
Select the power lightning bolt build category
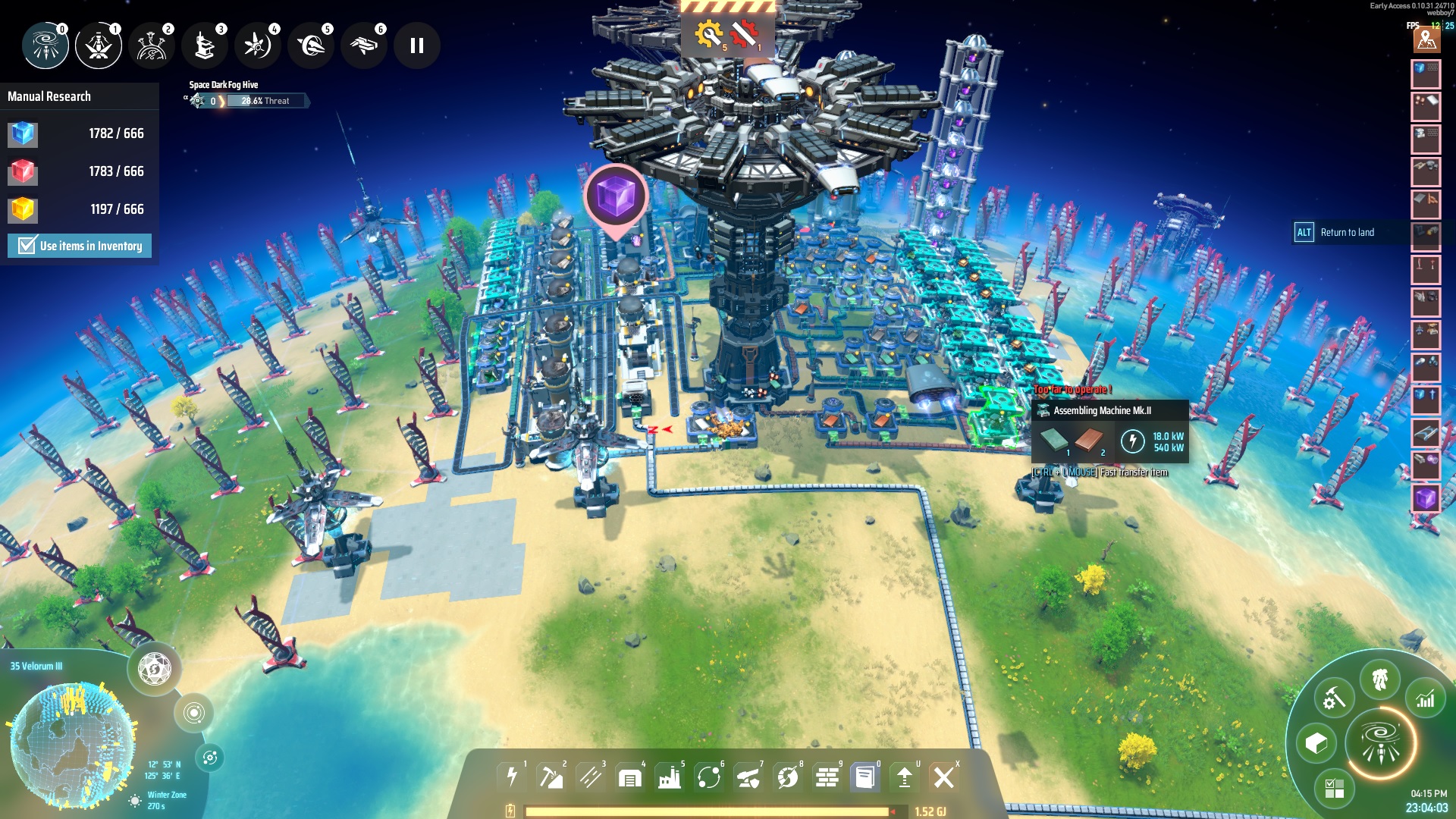pyautogui.click(x=512, y=777)
